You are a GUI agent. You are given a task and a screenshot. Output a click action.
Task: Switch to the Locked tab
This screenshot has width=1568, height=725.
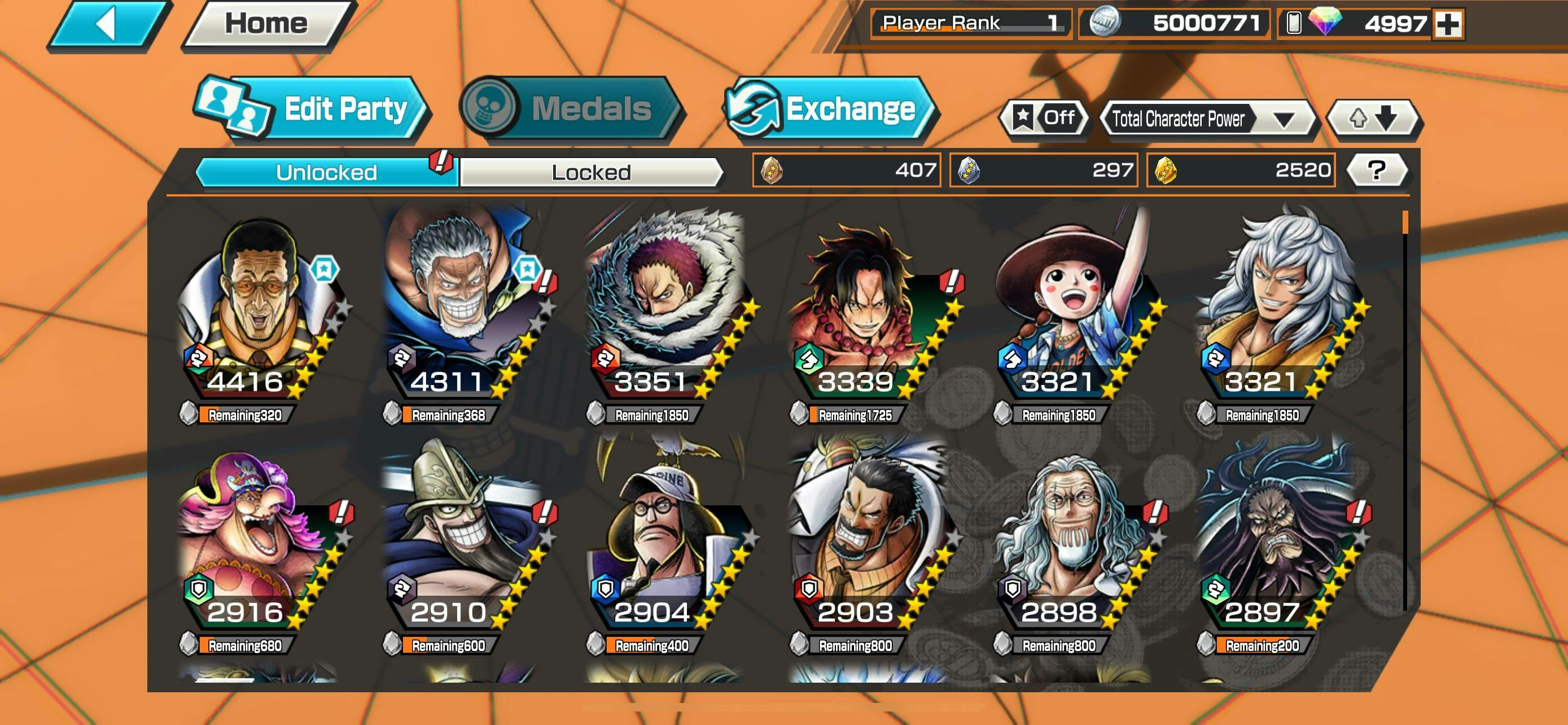click(591, 172)
